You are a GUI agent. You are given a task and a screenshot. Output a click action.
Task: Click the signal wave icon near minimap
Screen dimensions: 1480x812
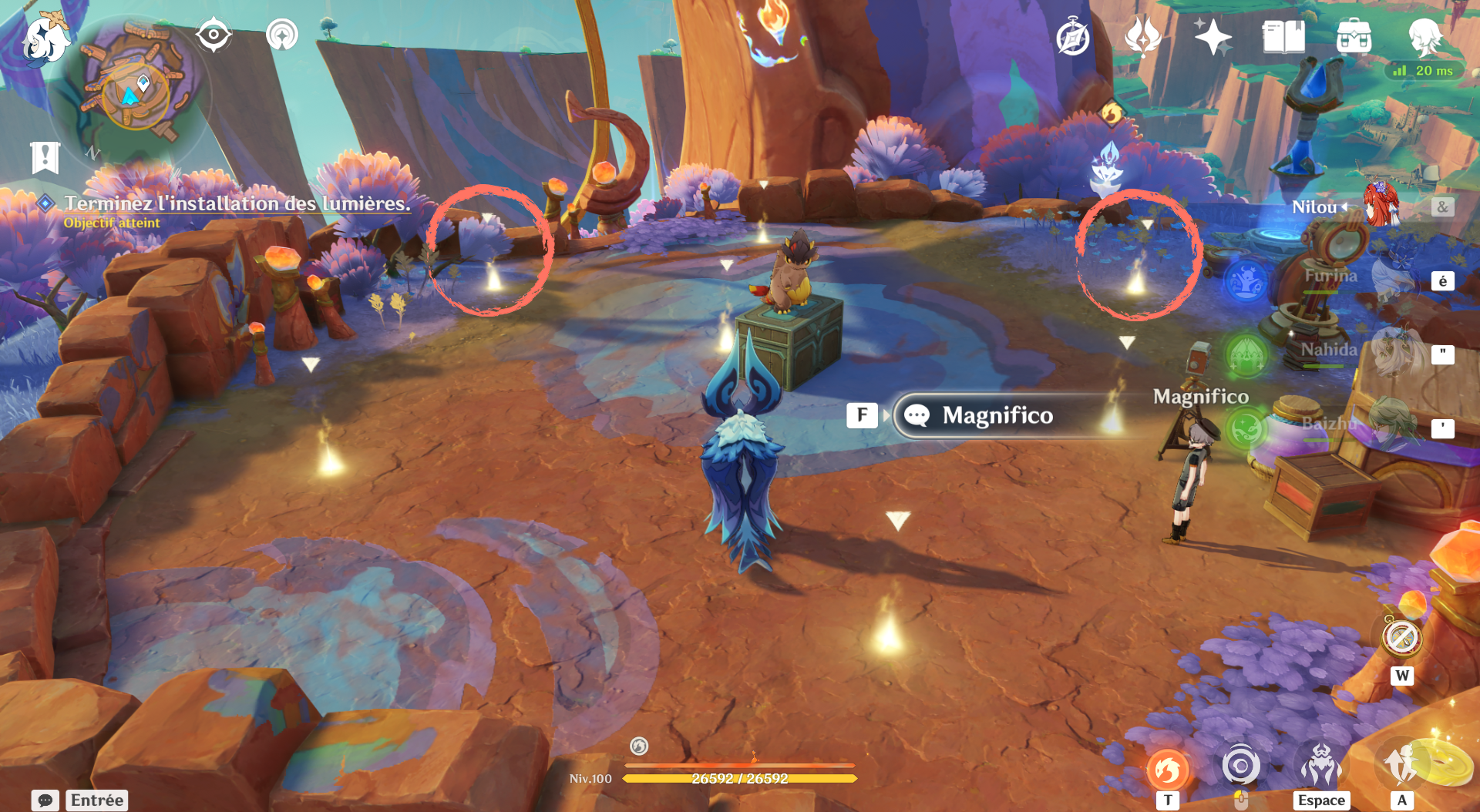pos(282,35)
